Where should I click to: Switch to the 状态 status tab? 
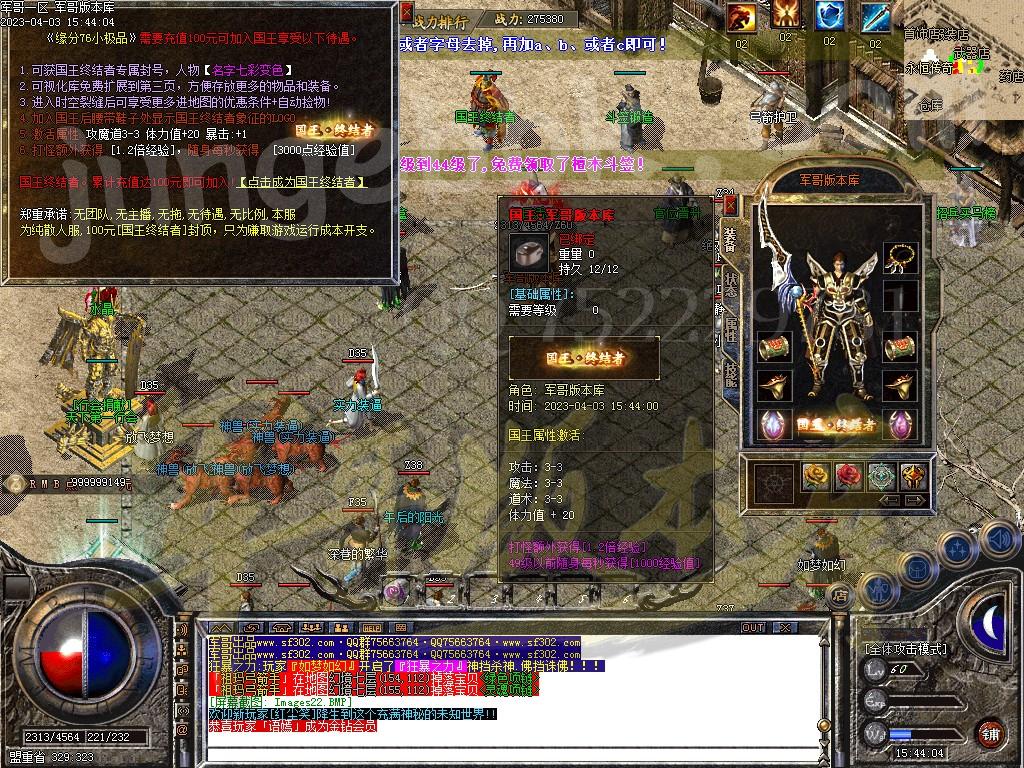tap(731, 284)
